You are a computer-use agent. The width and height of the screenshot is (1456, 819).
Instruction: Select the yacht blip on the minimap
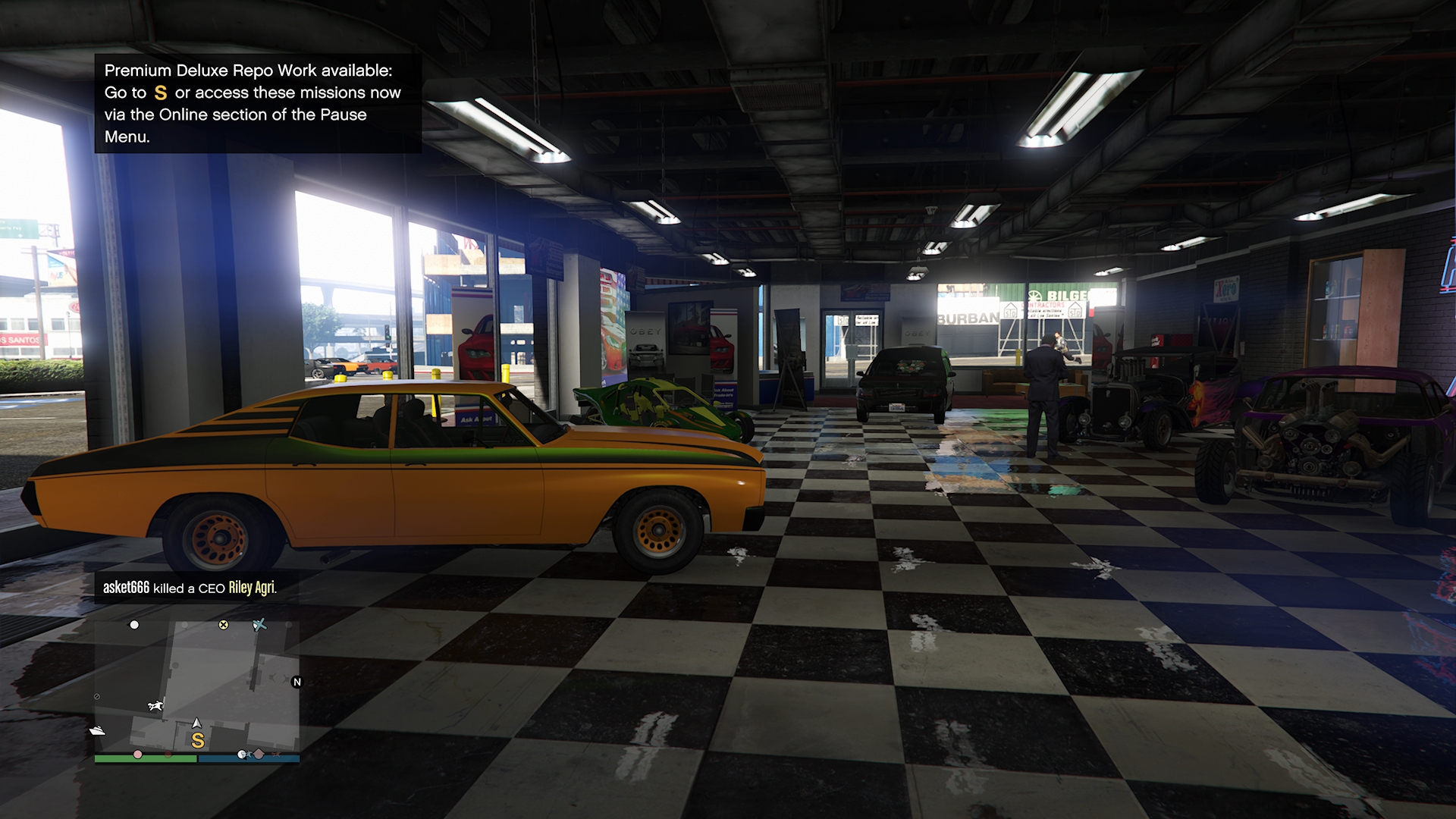coord(97,731)
